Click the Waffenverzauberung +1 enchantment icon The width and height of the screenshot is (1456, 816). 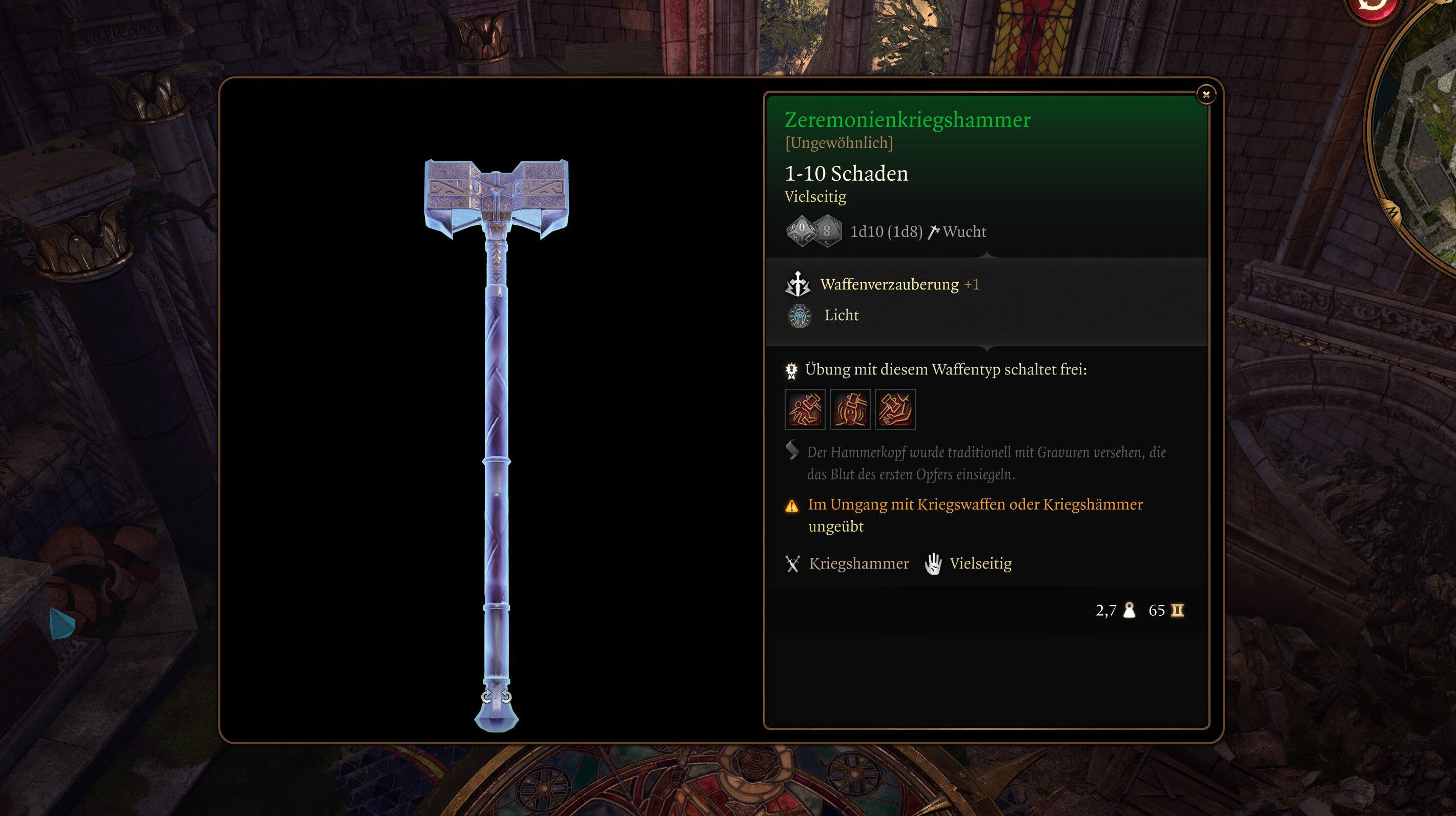point(798,284)
